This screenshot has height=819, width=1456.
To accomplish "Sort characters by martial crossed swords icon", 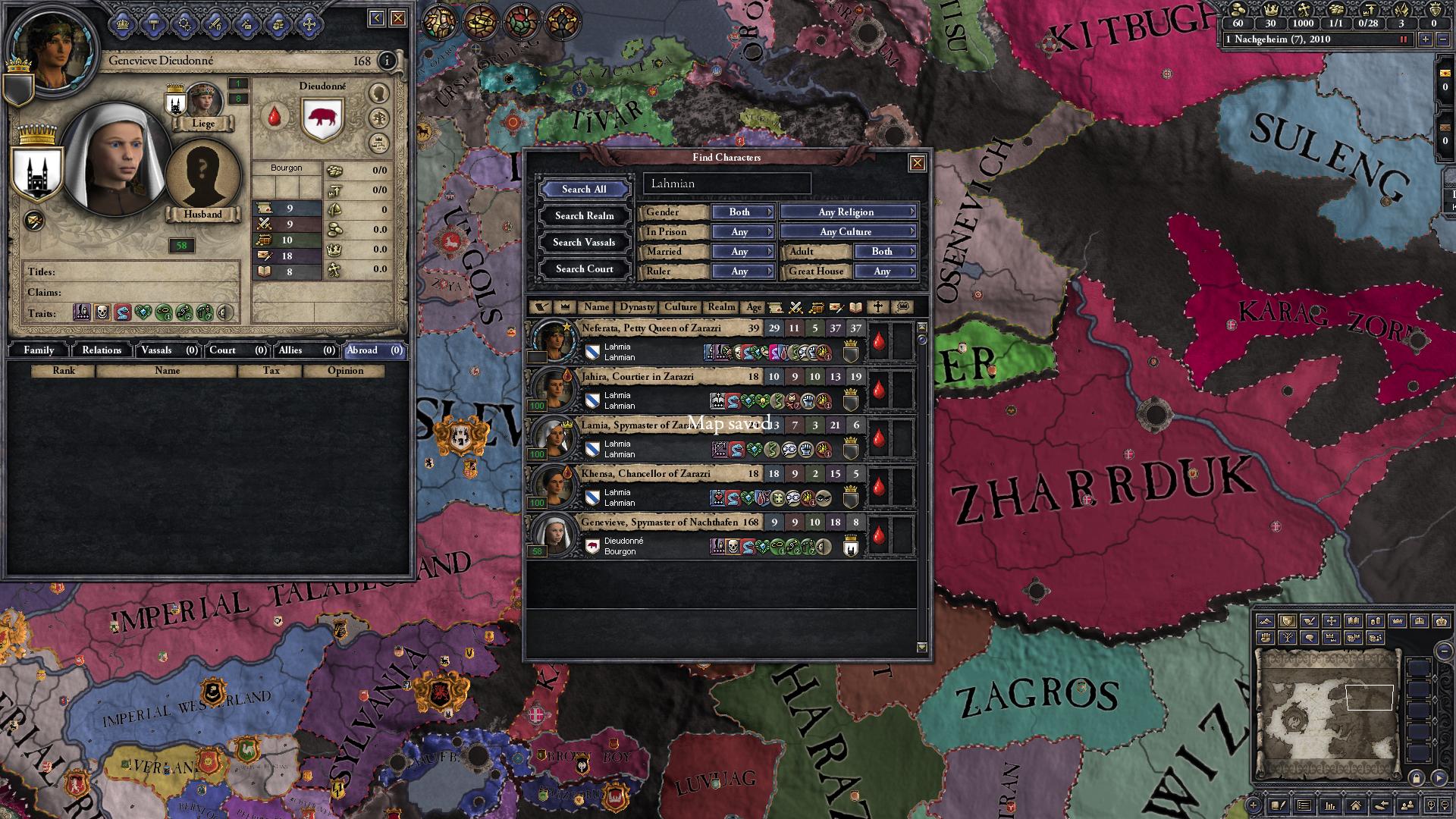I will tap(797, 307).
